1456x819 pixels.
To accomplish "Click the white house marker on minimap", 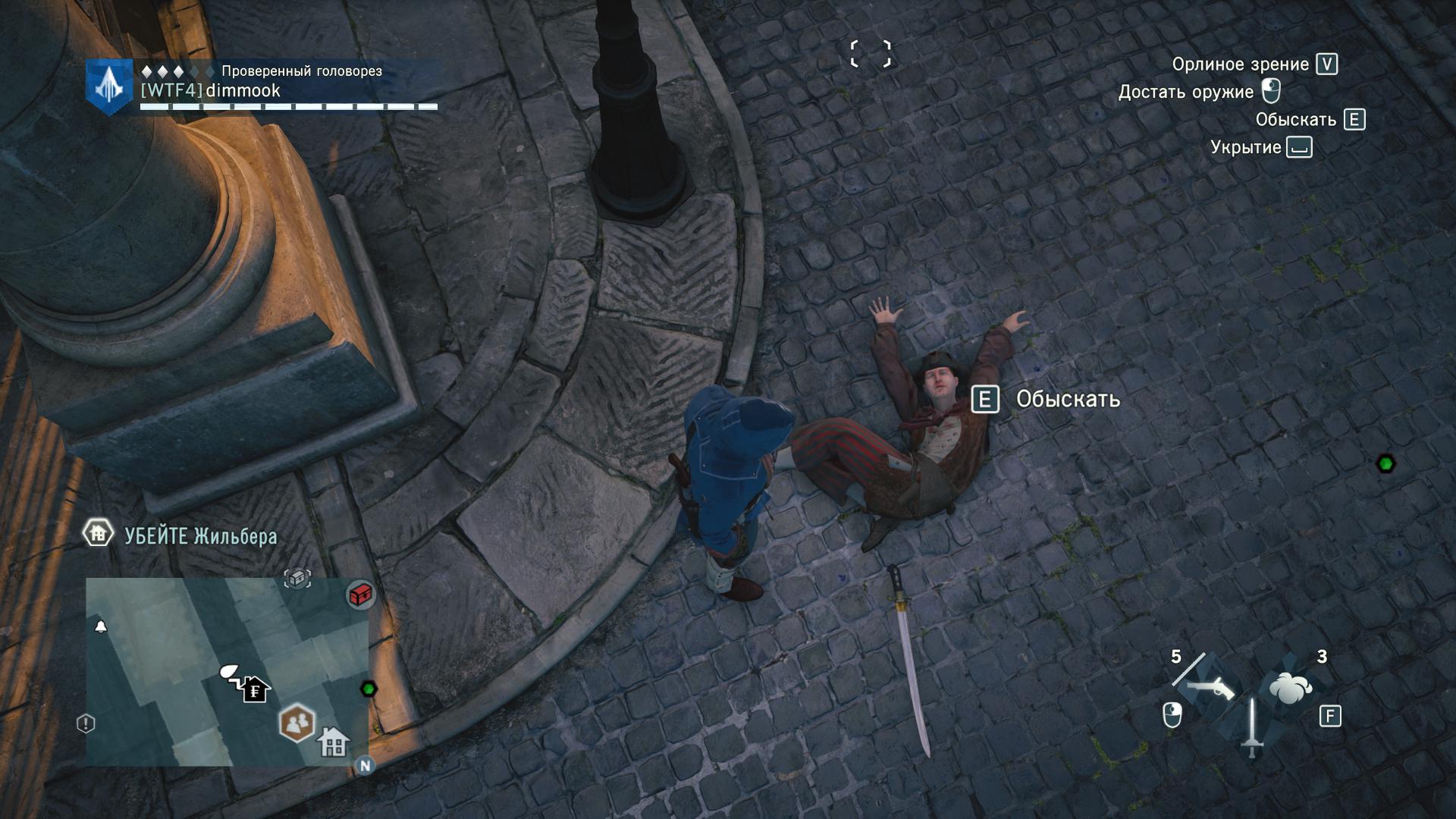I will pos(333,741).
